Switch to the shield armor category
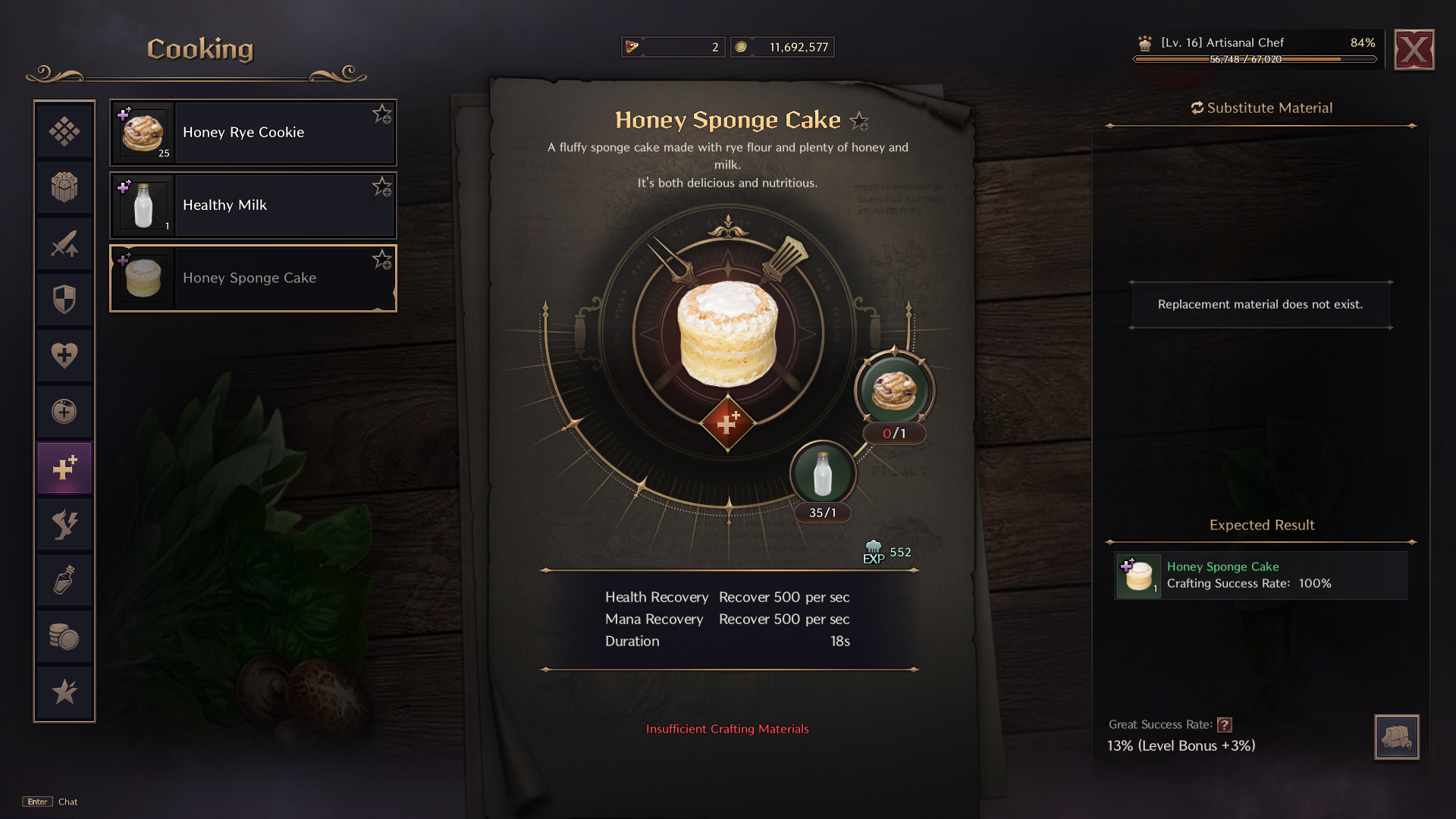The image size is (1456, 819). point(64,300)
